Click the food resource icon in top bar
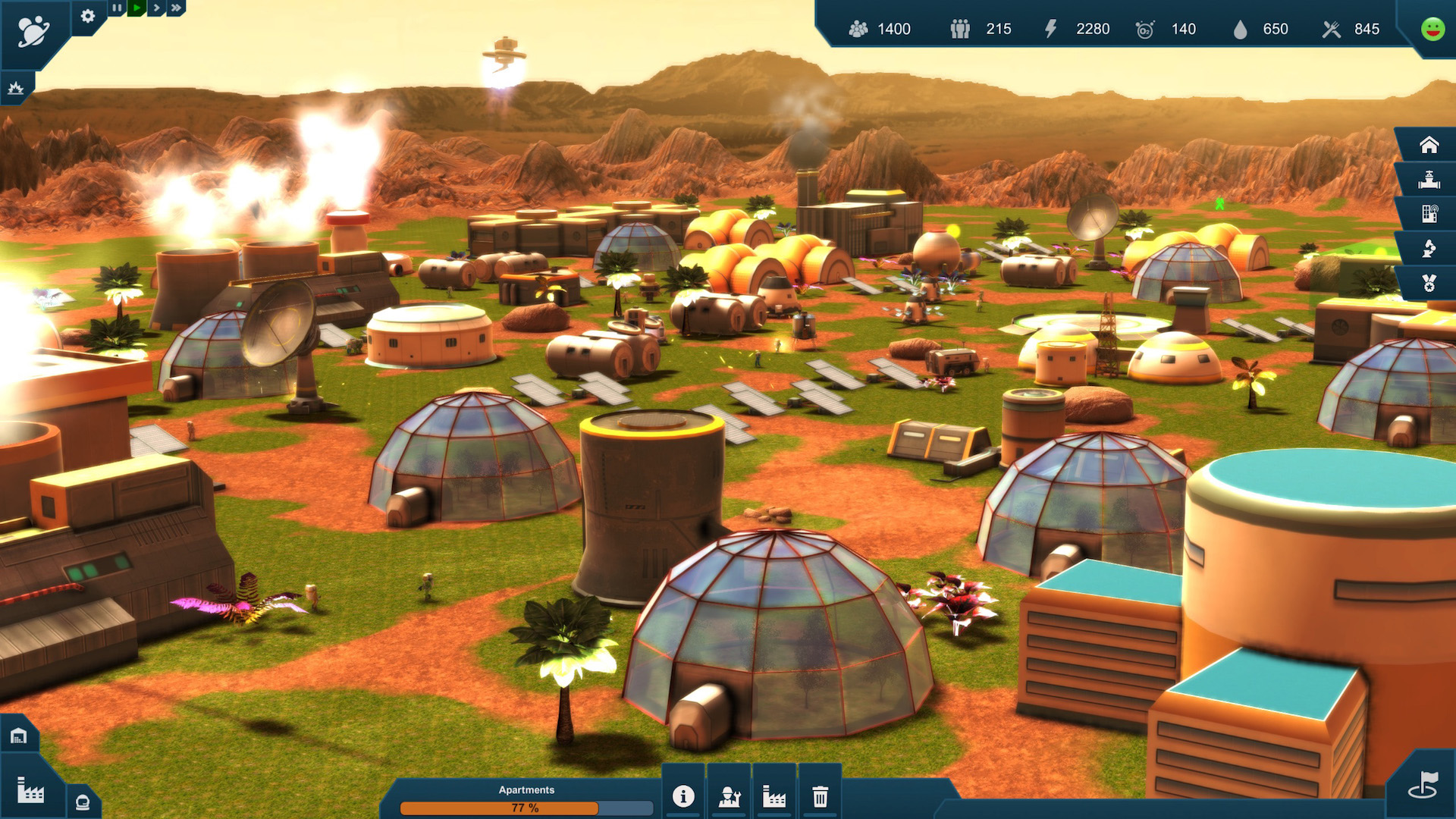 pyautogui.click(x=1333, y=30)
